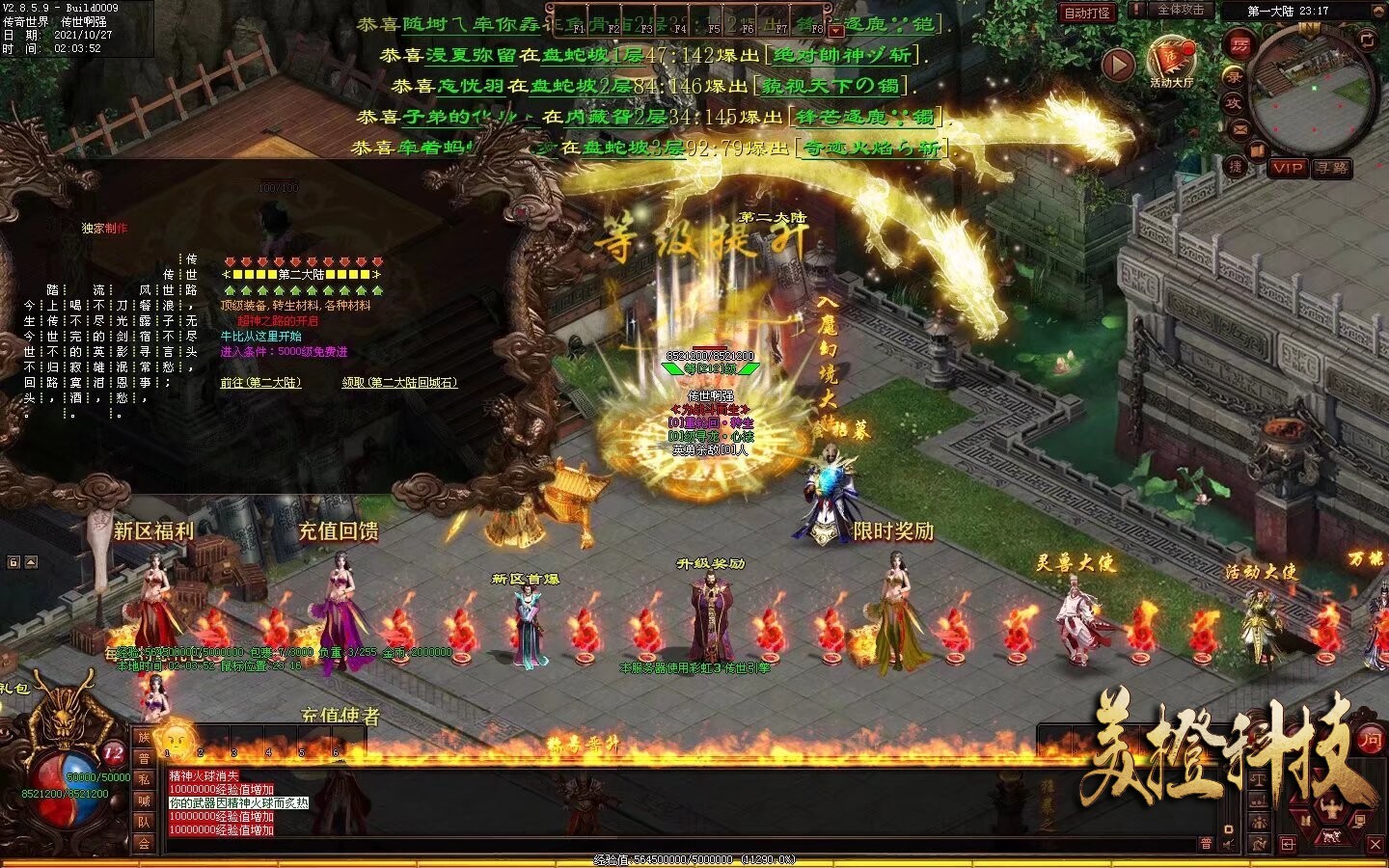Open the 历 calendar button
Viewport: 1389px width, 868px height.
pyautogui.click(x=1240, y=43)
